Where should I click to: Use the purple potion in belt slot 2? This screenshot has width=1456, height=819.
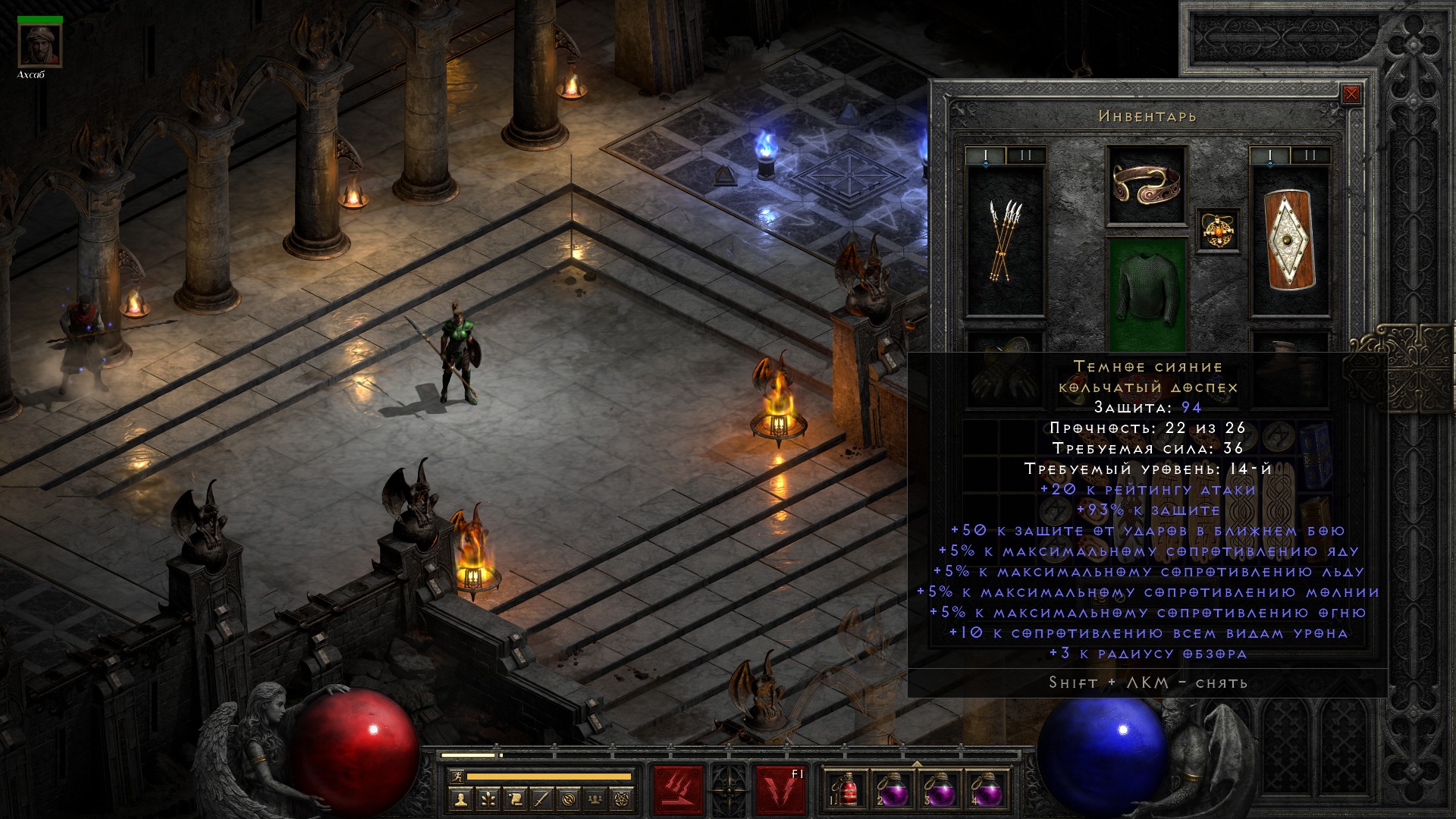[x=892, y=789]
